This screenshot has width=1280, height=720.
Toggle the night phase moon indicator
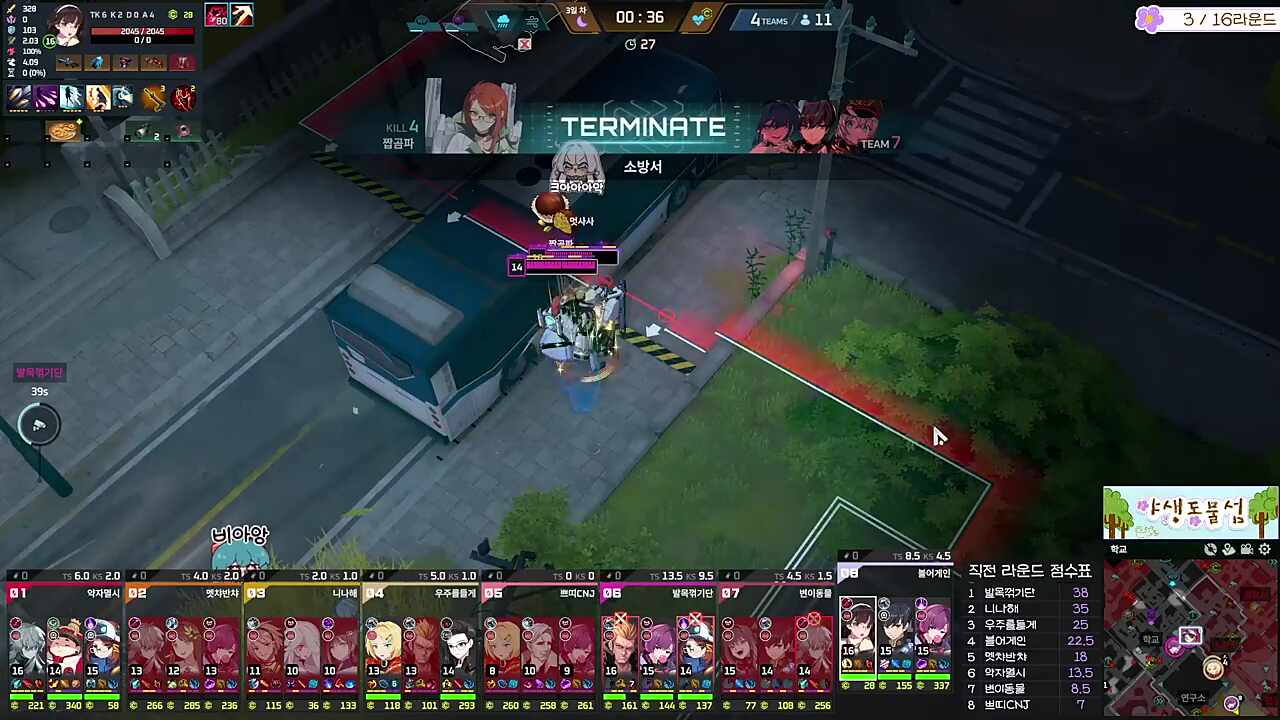pos(580,20)
